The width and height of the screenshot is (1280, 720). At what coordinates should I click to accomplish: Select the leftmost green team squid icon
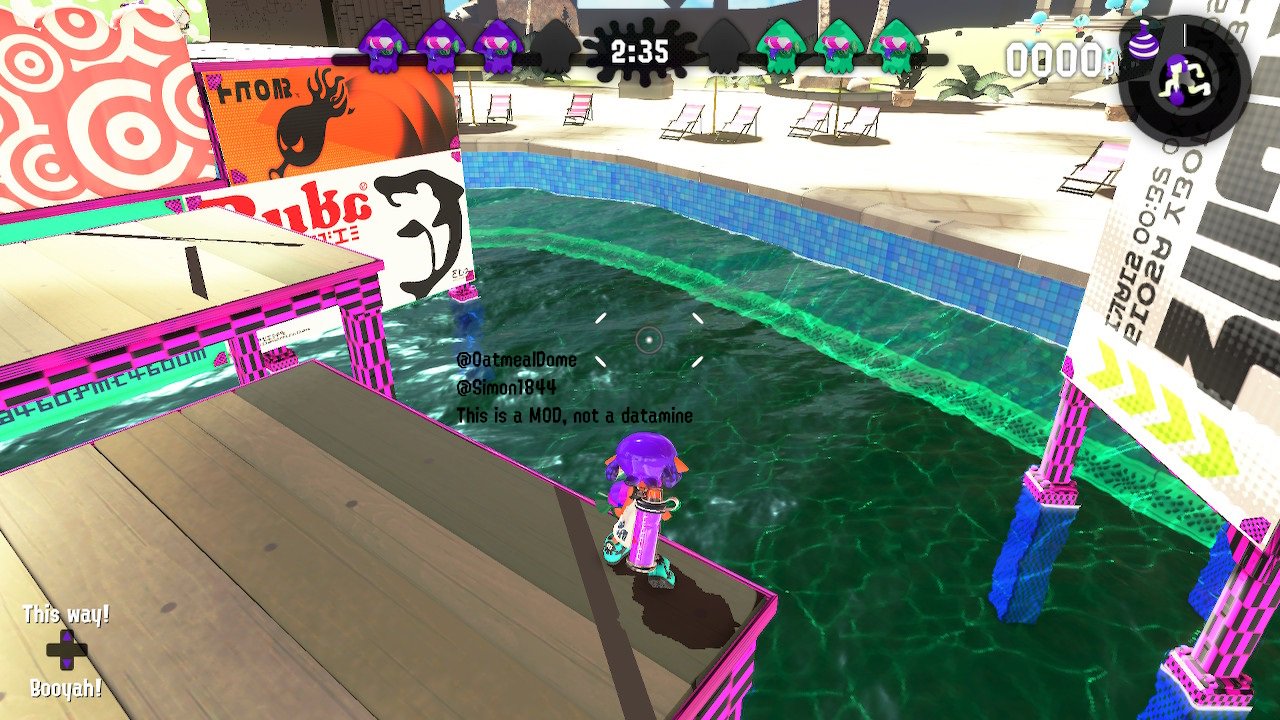[x=781, y=45]
